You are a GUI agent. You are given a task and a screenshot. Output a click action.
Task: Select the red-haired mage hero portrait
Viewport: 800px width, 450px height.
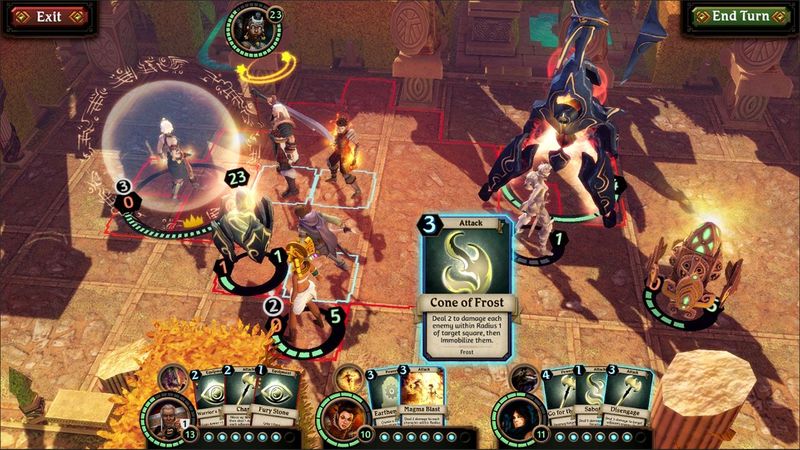pyautogui.click(x=339, y=416)
